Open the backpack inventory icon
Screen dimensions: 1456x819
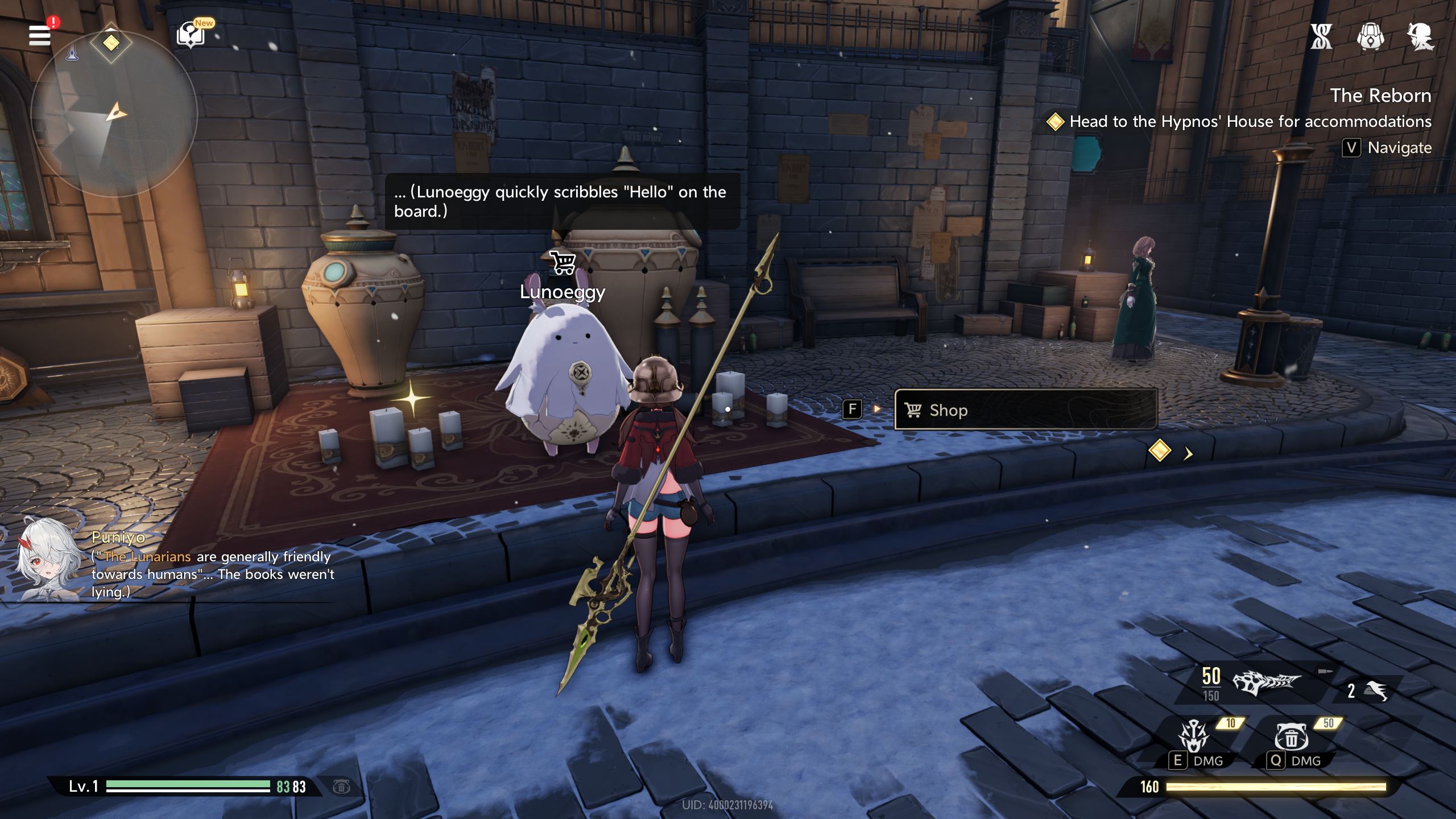(x=1370, y=37)
